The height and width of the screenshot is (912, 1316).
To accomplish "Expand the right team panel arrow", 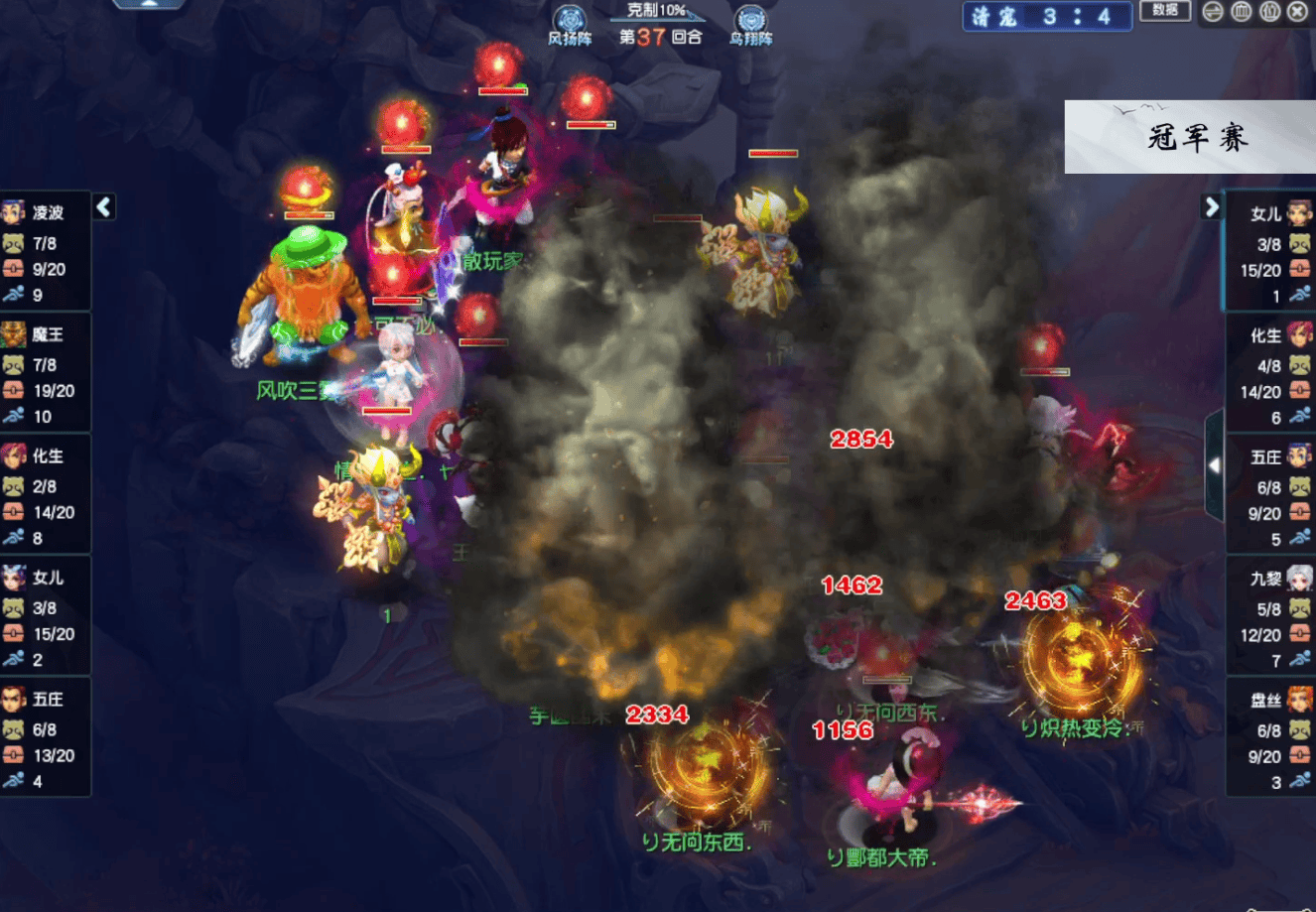I will [x=1211, y=206].
